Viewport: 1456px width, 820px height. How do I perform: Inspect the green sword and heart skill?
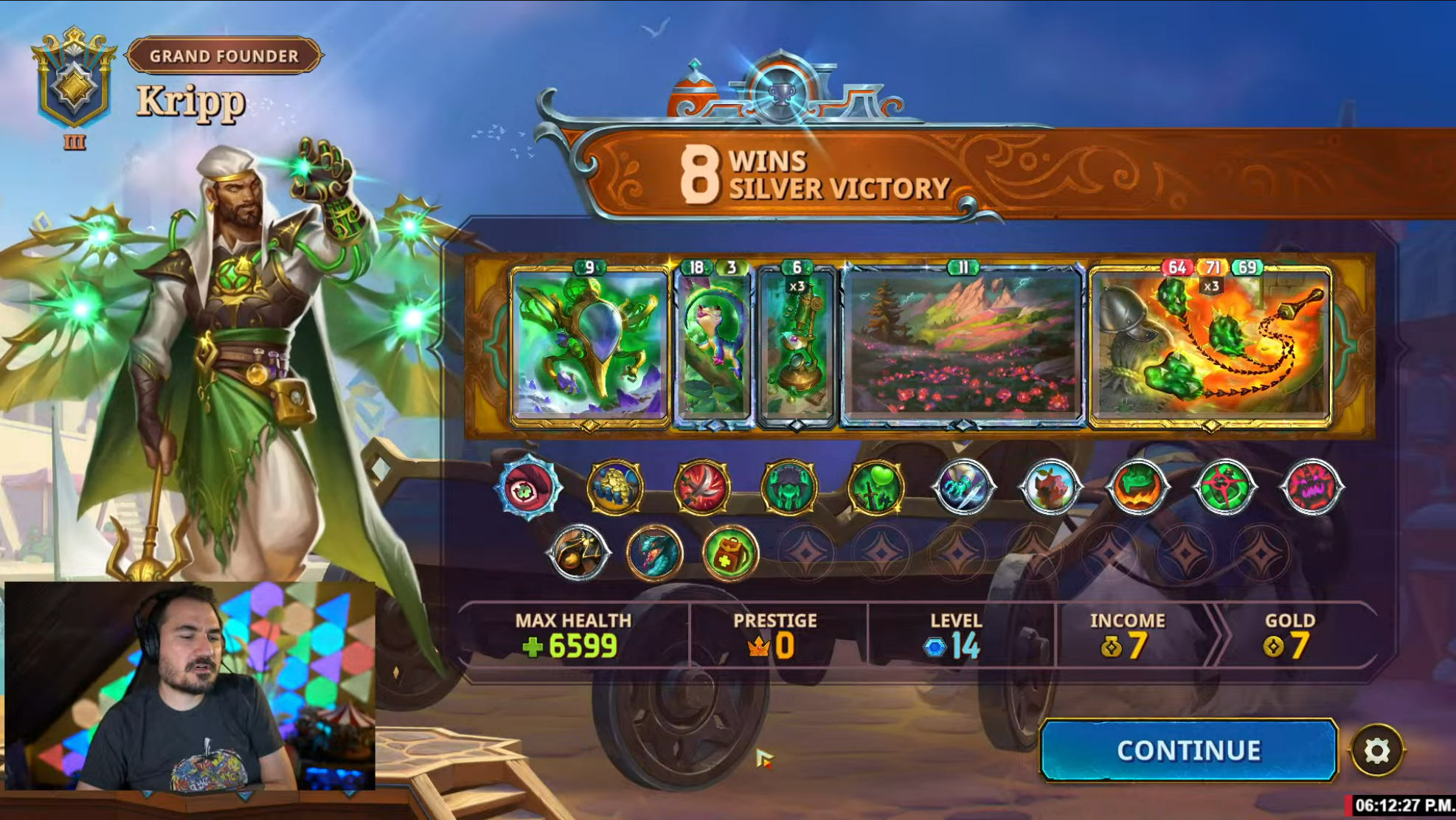pyautogui.click(x=876, y=487)
